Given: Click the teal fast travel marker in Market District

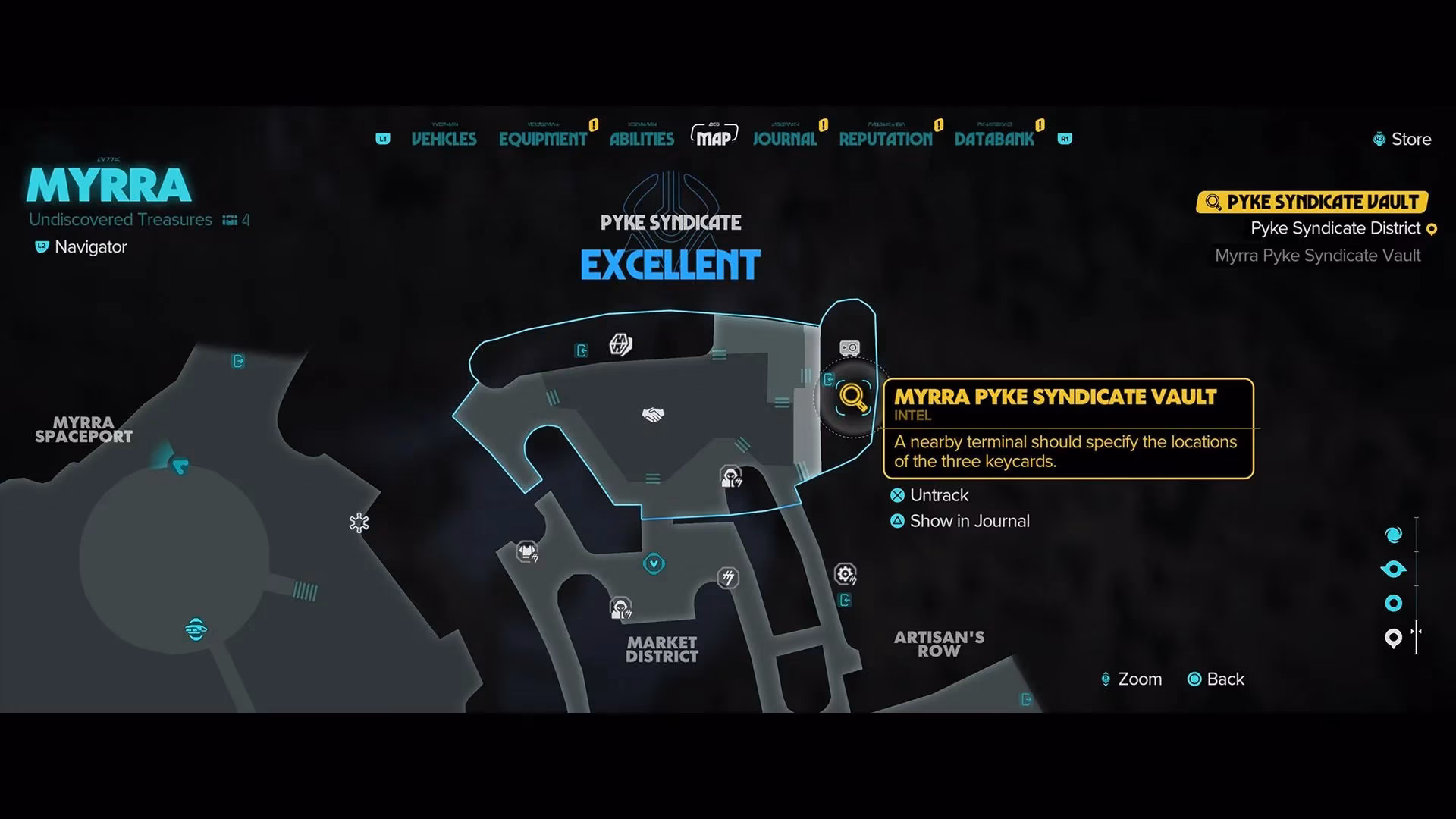Looking at the screenshot, I should coord(653,564).
